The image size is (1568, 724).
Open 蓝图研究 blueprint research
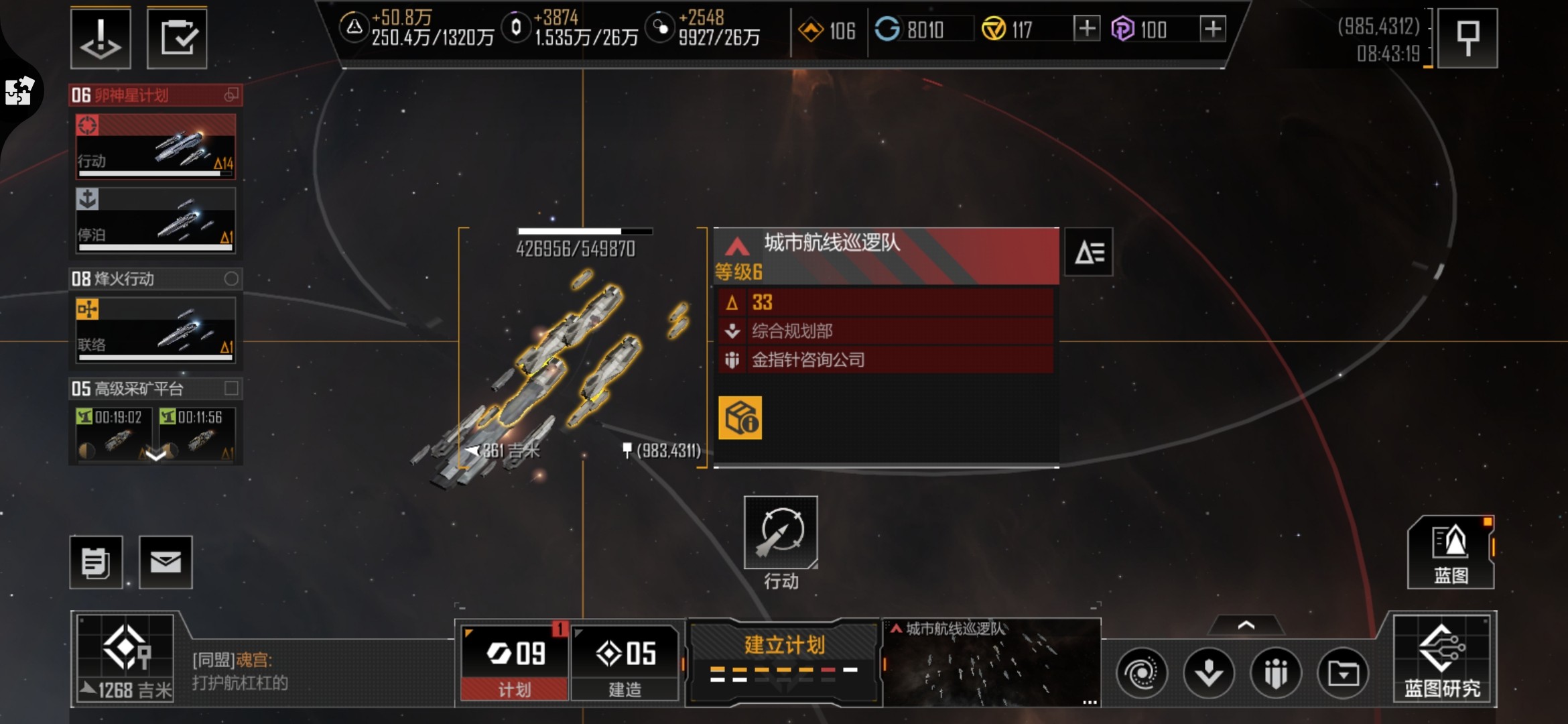tap(1443, 660)
